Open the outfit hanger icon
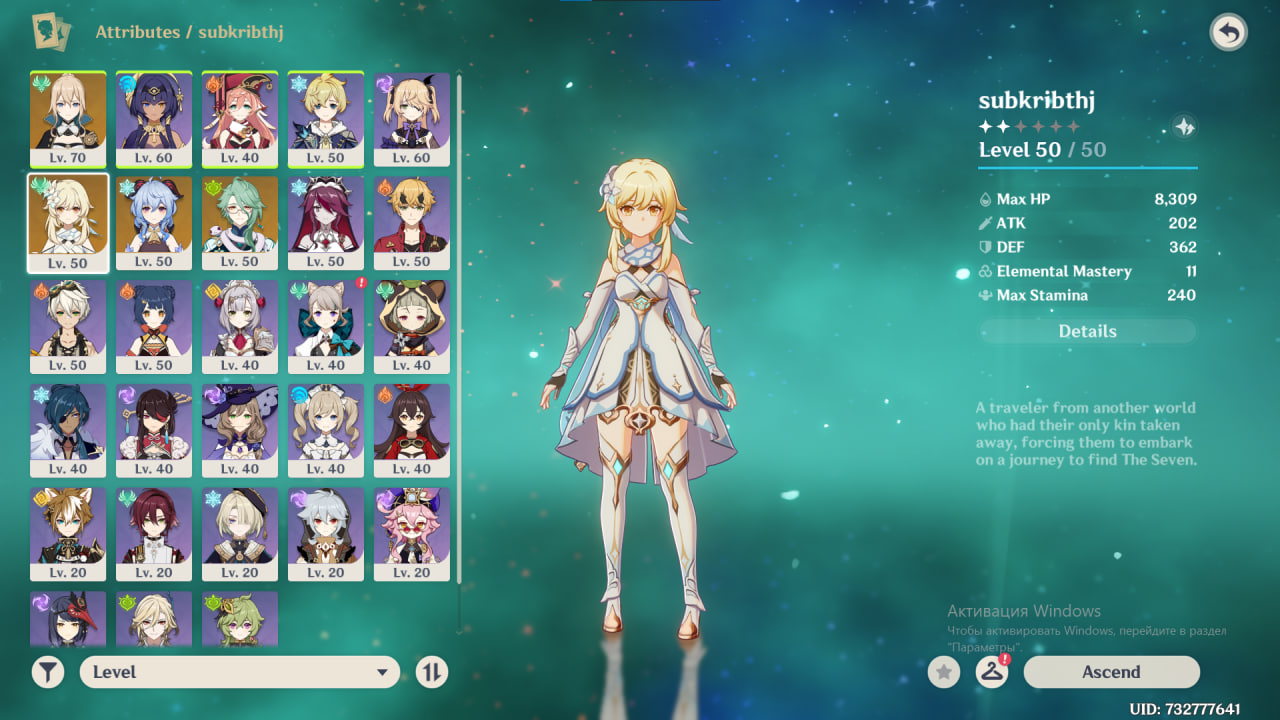Screen dimensions: 1280x720 click(x=991, y=672)
